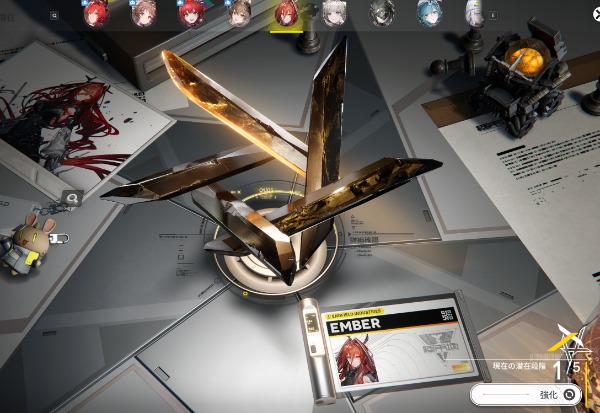Select the highlighted Ember portrait in the top row
600x413 pixels.
285,13
